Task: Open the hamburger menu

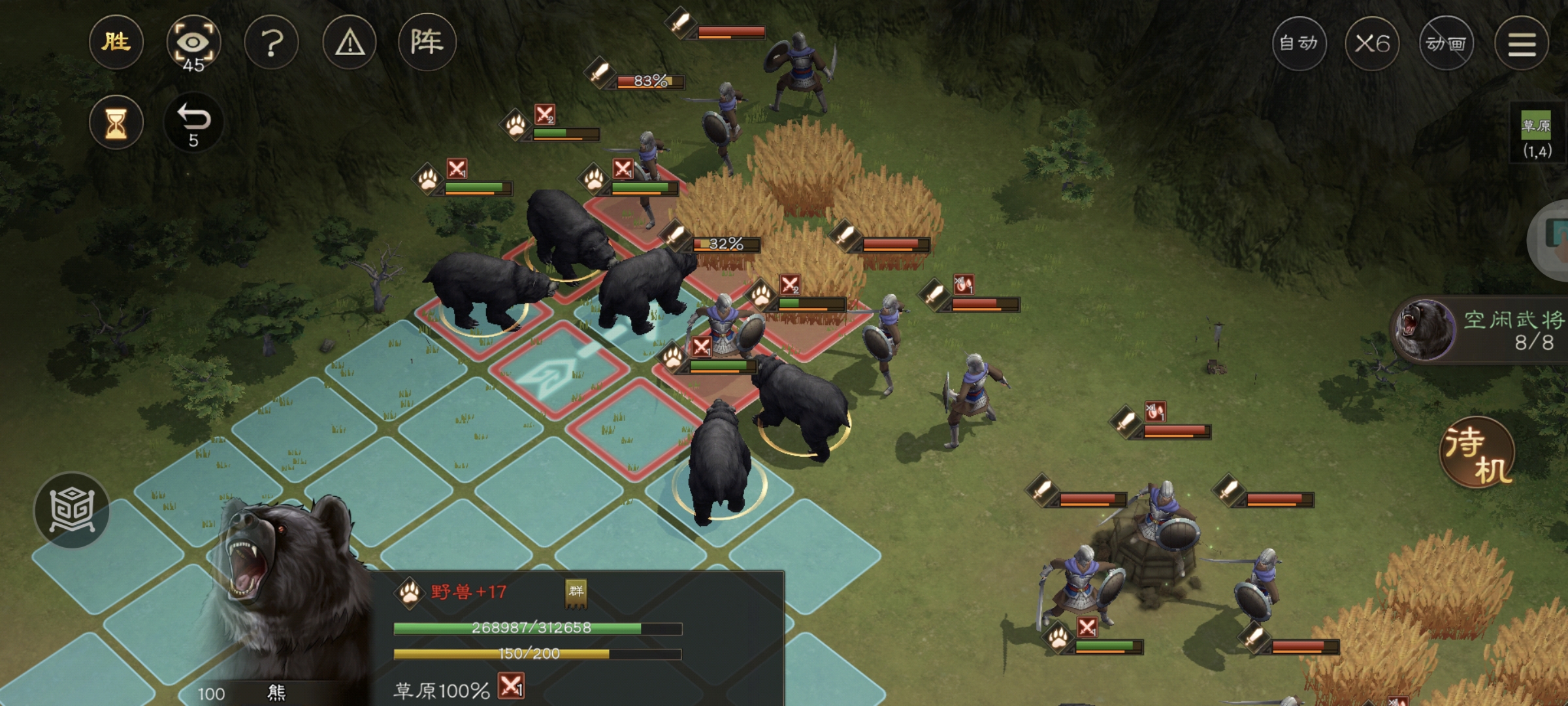Action: point(1521,44)
